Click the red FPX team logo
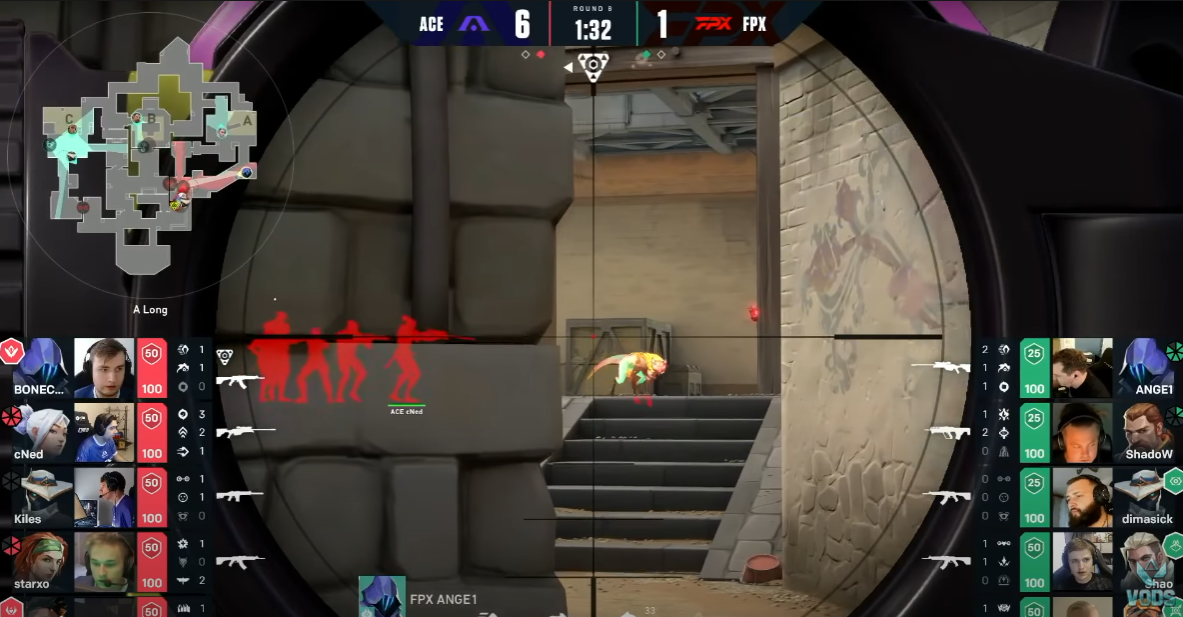 pos(714,23)
